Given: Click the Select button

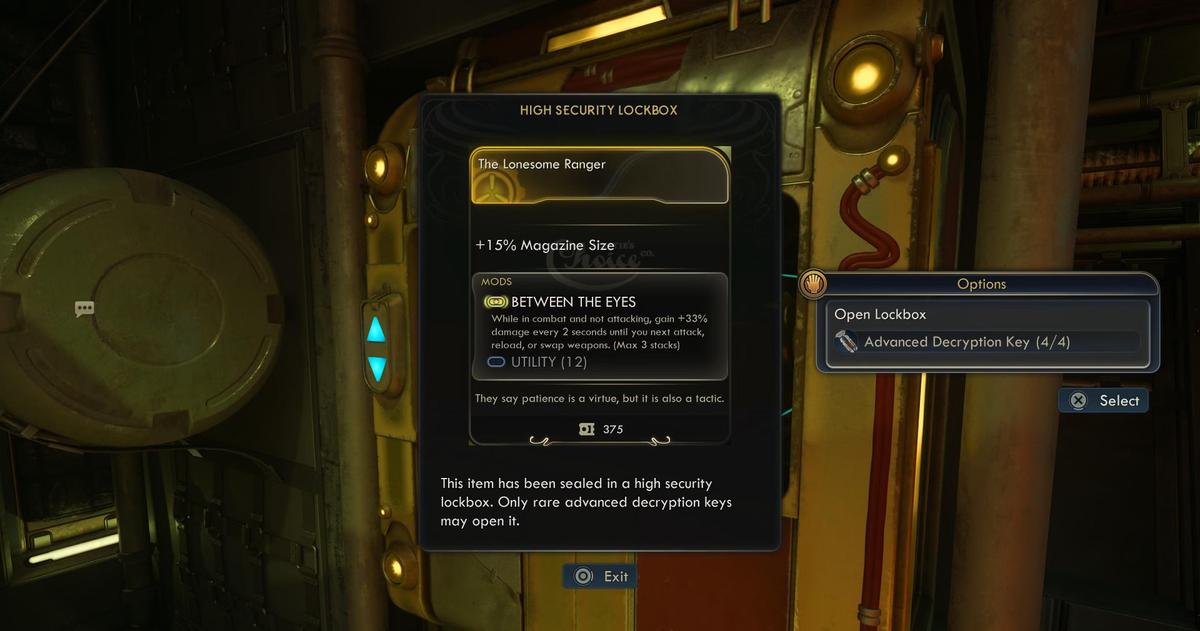Looking at the screenshot, I should click(1104, 400).
